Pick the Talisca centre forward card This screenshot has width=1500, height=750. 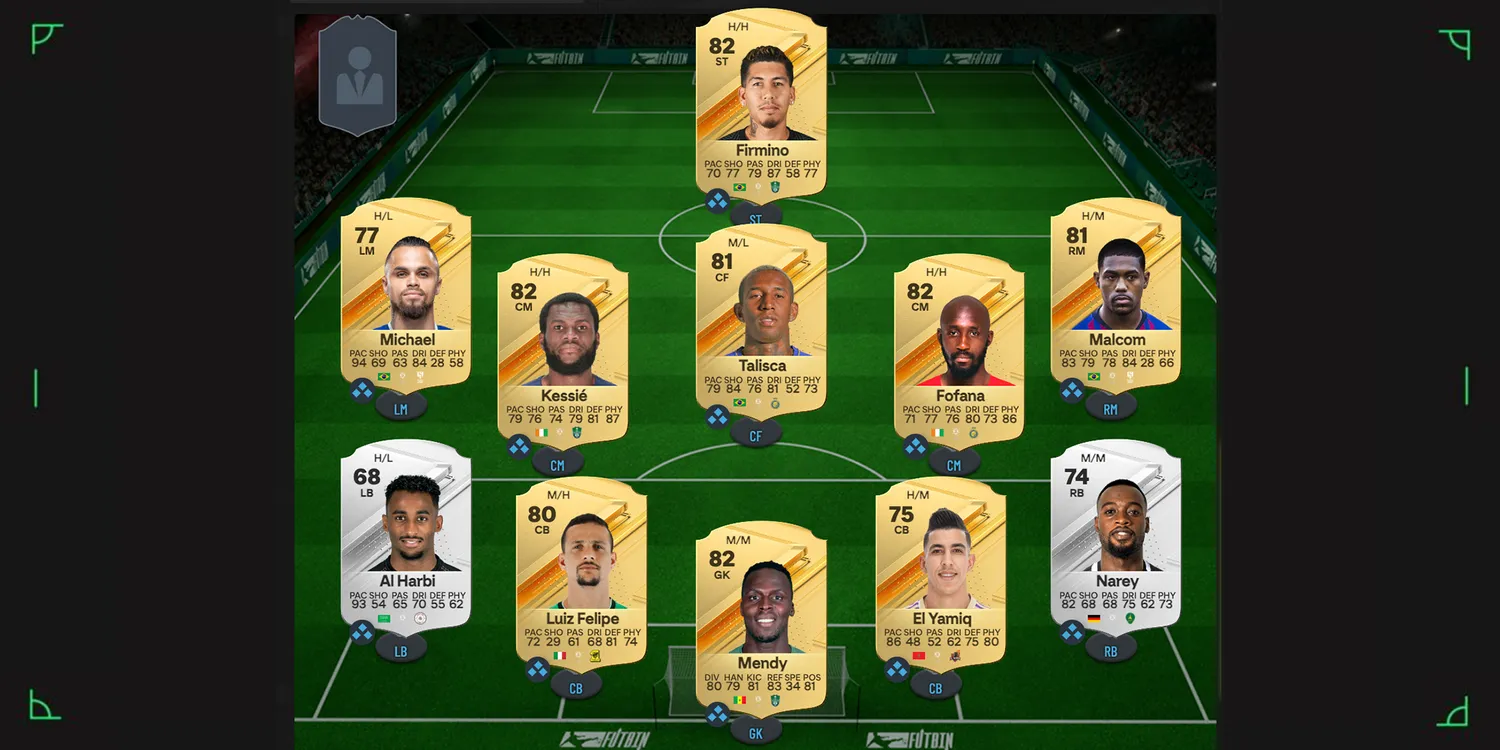(x=761, y=315)
